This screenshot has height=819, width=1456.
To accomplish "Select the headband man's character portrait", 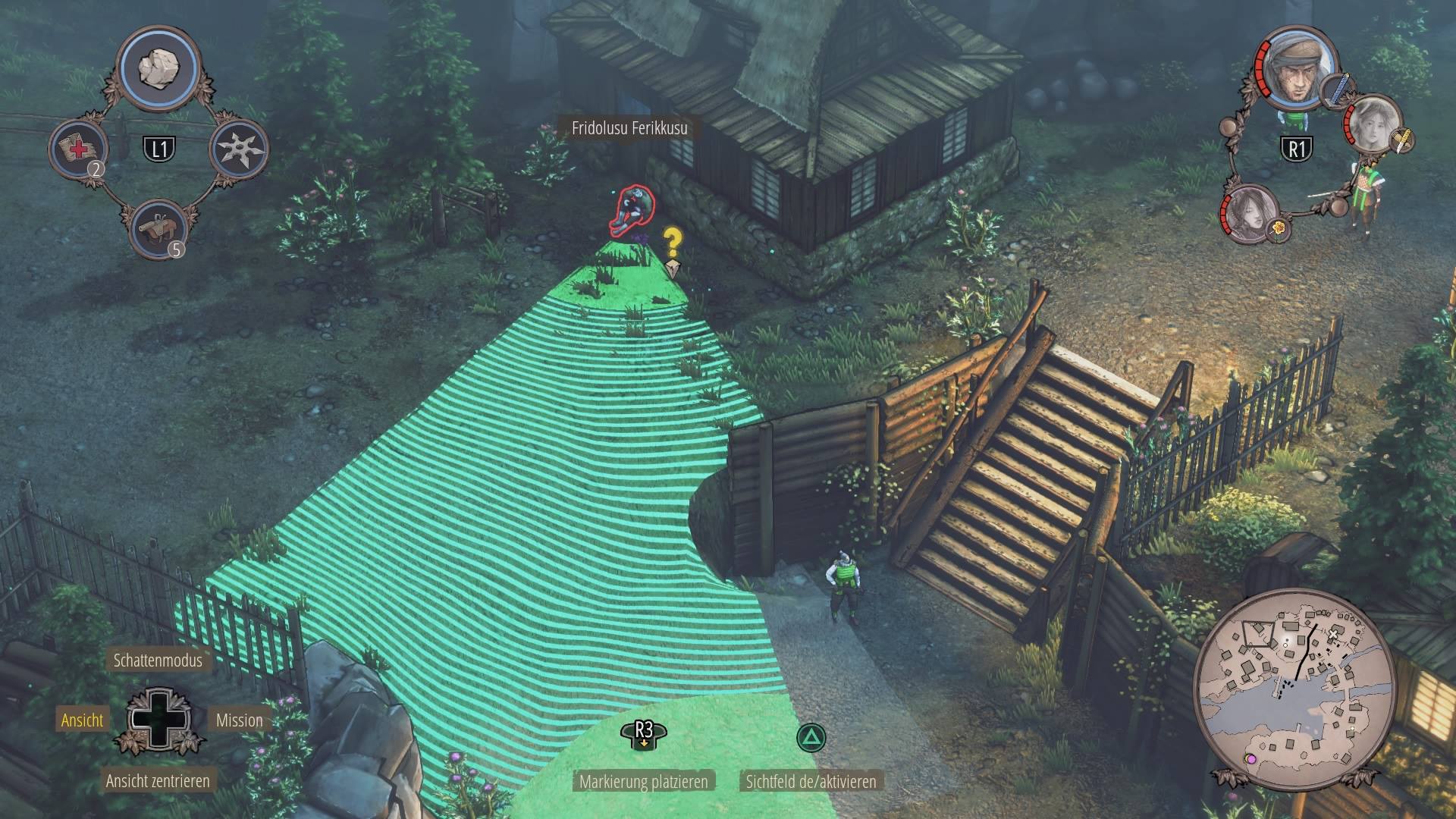I will 1296,68.
